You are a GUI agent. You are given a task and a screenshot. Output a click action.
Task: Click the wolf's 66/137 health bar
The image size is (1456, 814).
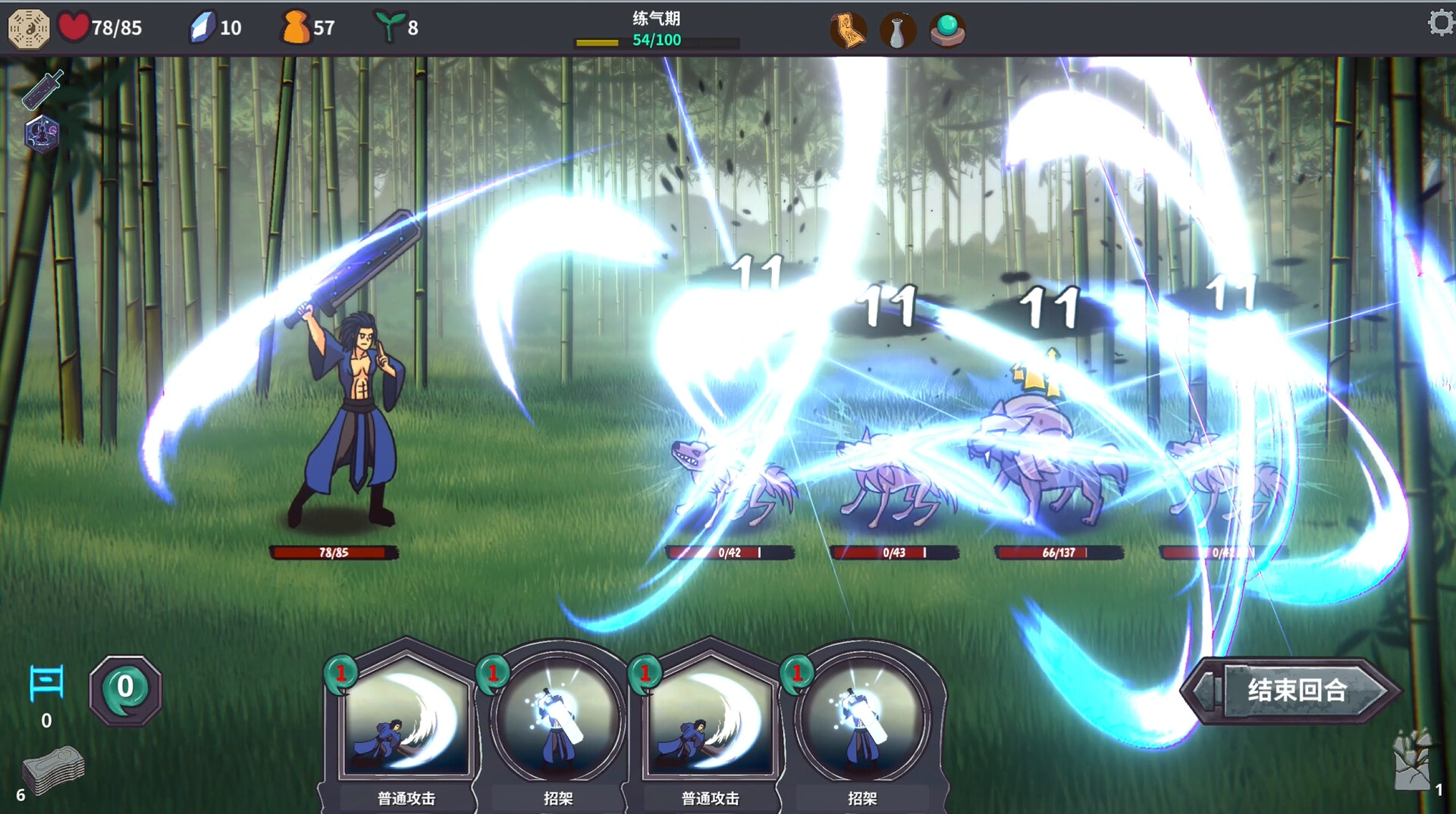(x=1058, y=554)
